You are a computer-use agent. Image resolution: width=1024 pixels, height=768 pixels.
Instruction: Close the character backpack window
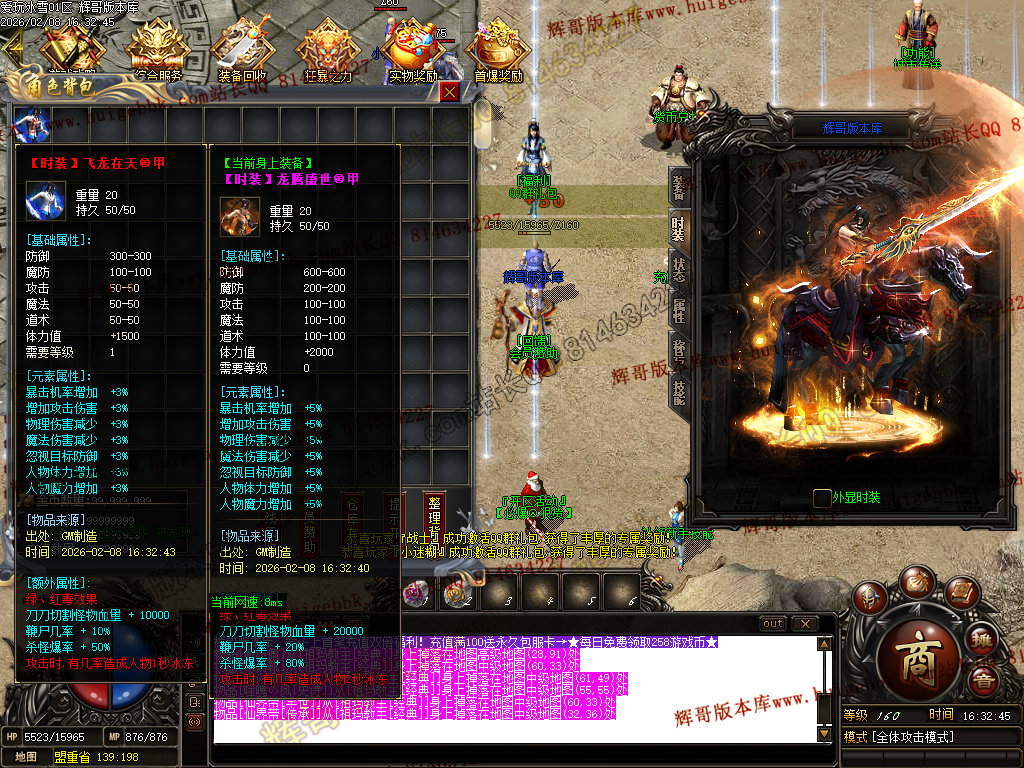point(450,92)
